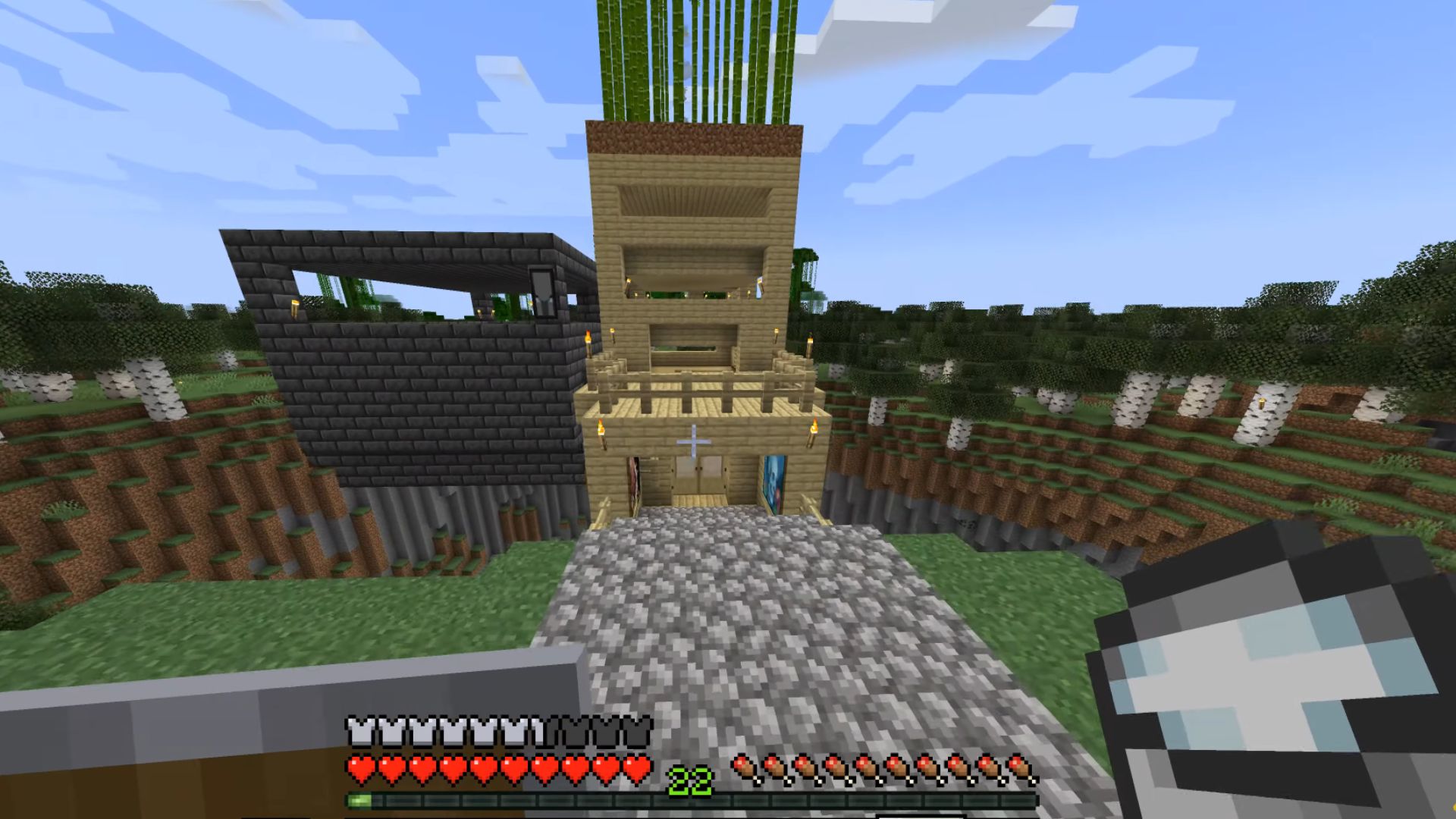The height and width of the screenshot is (819, 1456).
Task: Click the blue painting right of the doors
Action: click(x=774, y=485)
